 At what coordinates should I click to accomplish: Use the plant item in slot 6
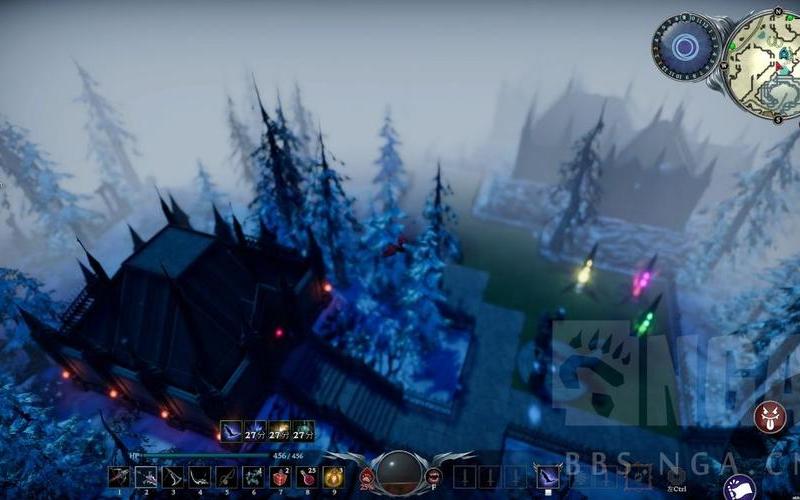coord(253,477)
